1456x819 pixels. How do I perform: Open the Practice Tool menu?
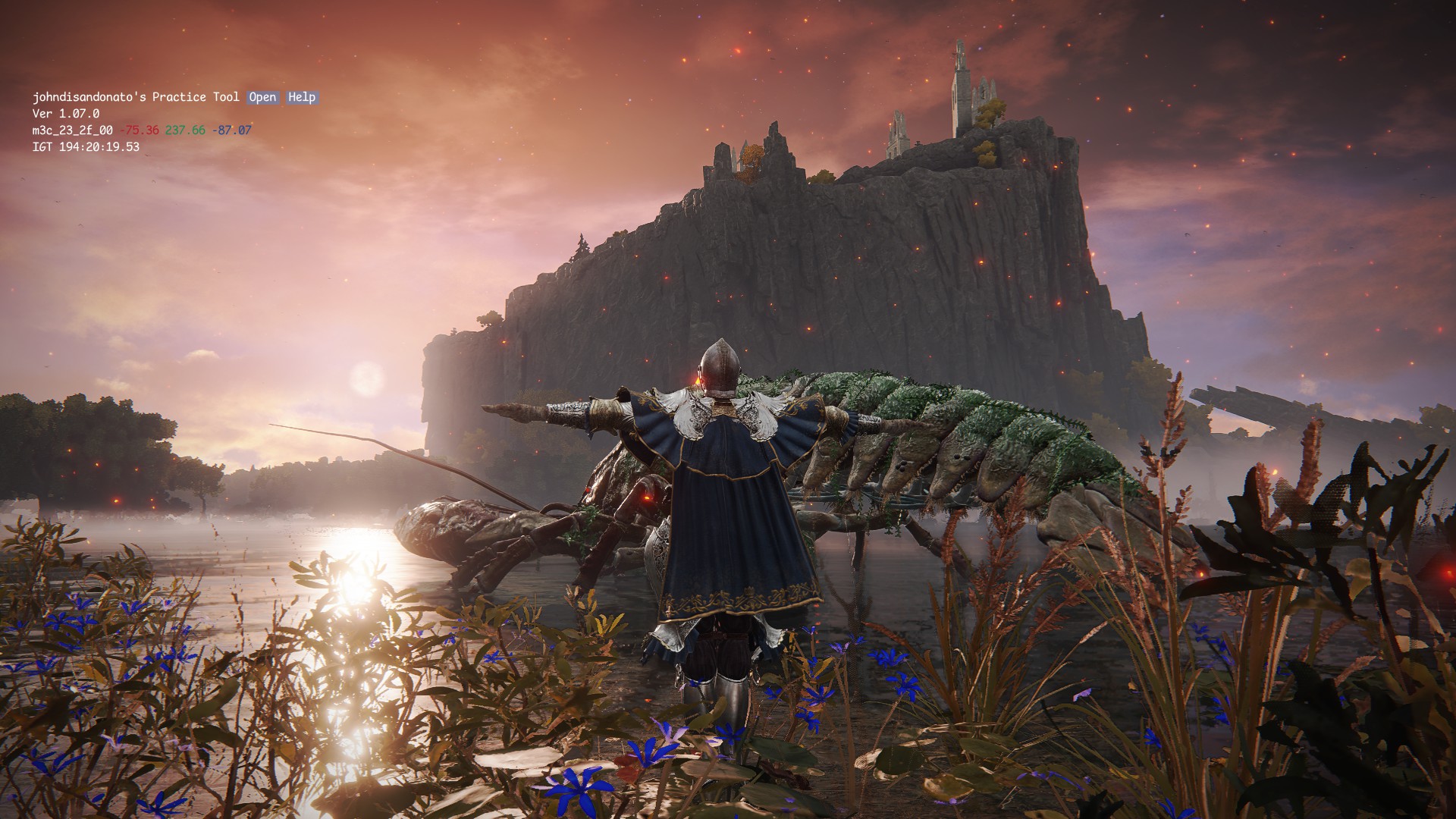point(262,97)
